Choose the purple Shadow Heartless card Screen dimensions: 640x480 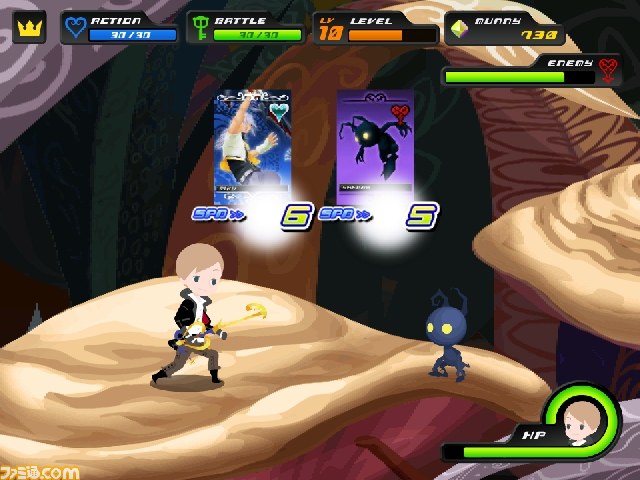374,146
